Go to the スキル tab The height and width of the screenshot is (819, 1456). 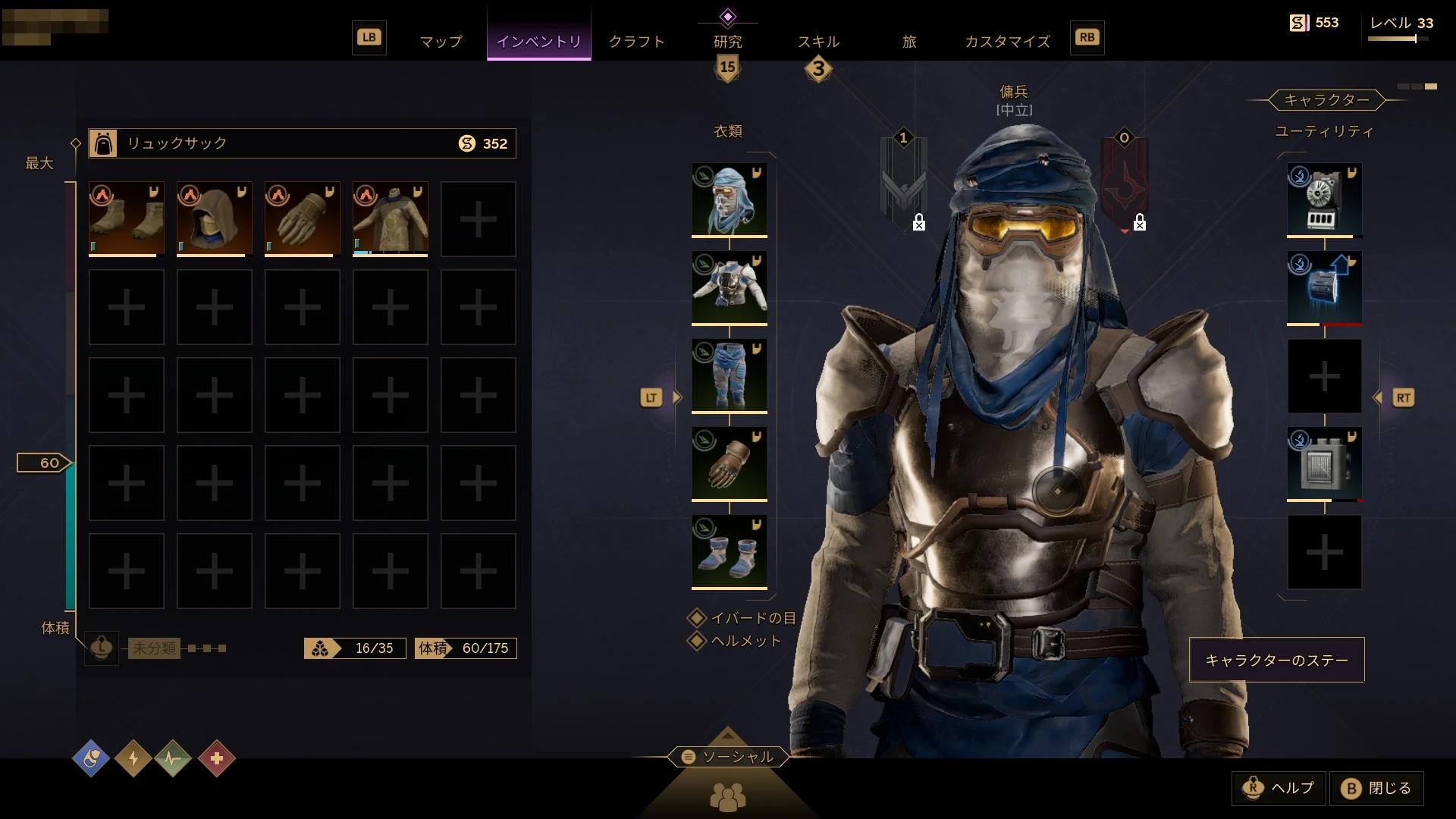(x=818, y=42)
